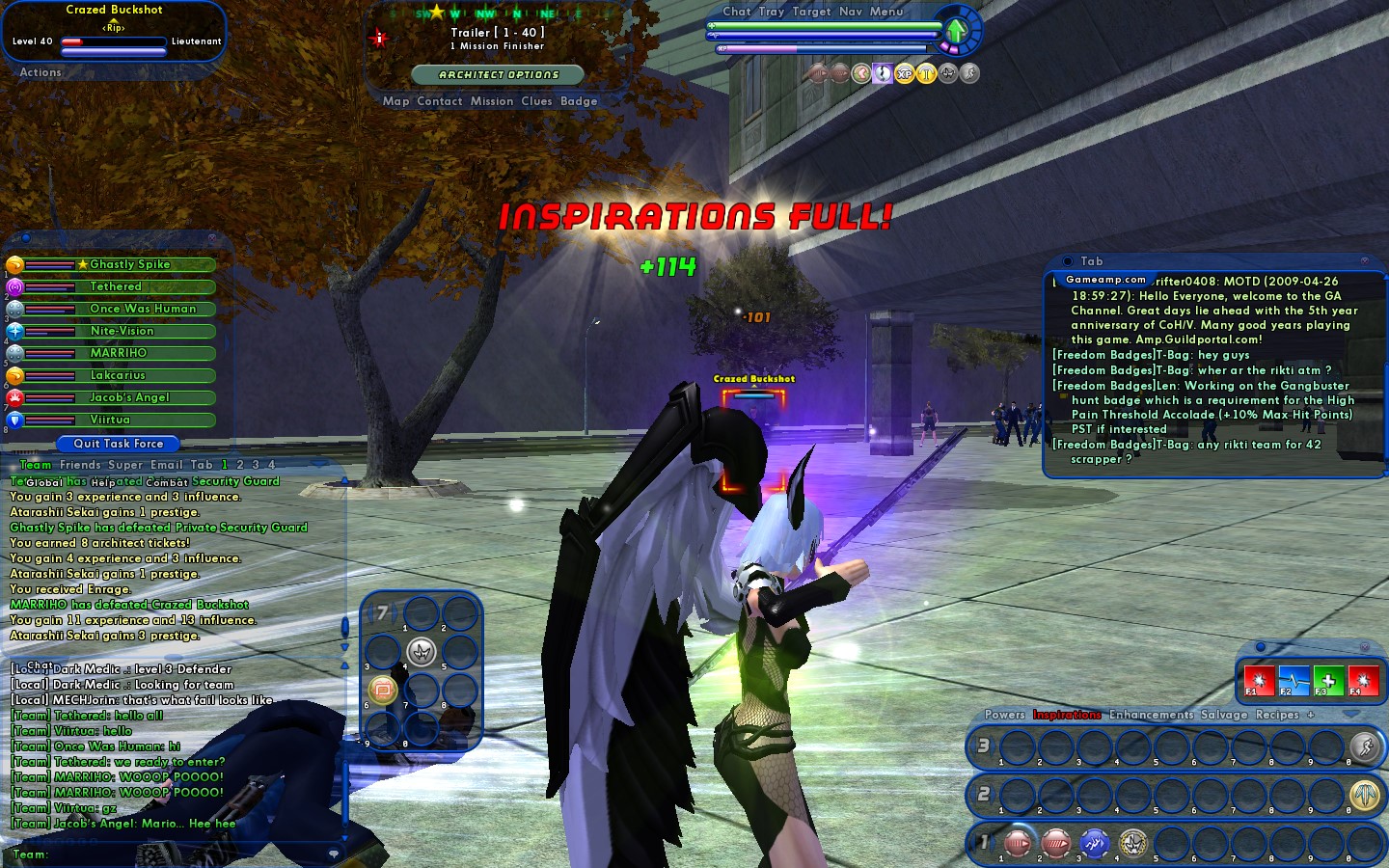Click the Quit Task Force button
This screenshot has width=1389, height=868.
[x=119, y=444]
